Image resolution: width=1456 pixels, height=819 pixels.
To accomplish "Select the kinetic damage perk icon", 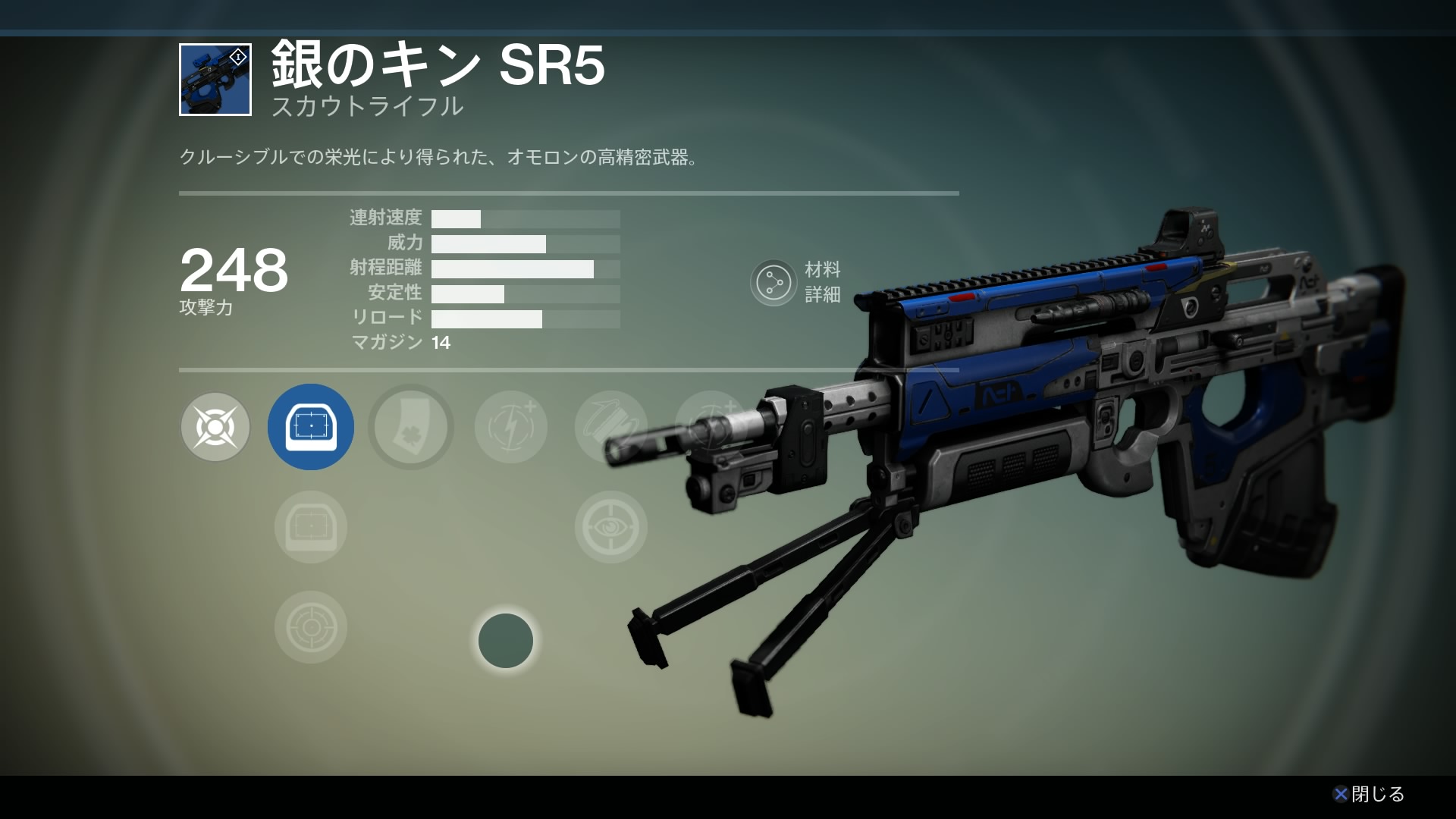I will point(215,427).
